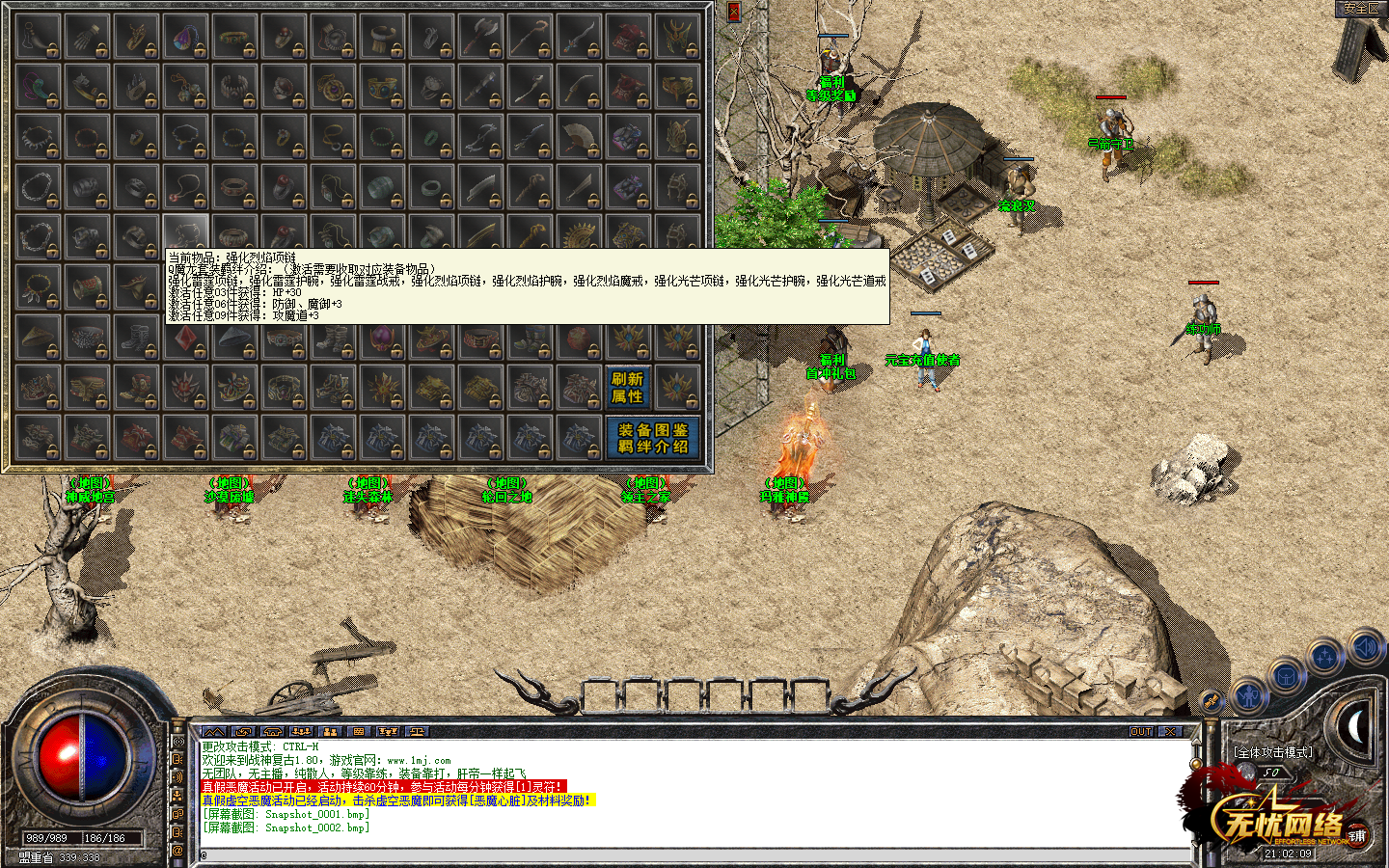Open the skills sparkle round button
Screen dimensions: 1389x868
click(x=1326, y=658)
